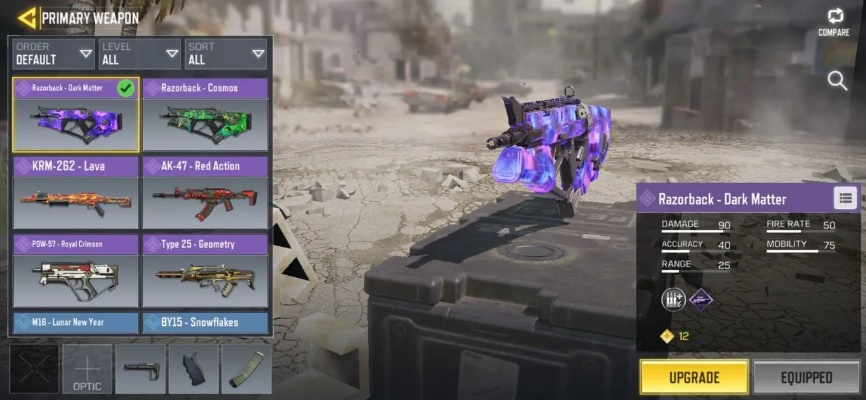866x400 pixels.
Task: Choose the Type 25 - Geometry weapon
Action: pyautogui.click(x=205, y=270)
